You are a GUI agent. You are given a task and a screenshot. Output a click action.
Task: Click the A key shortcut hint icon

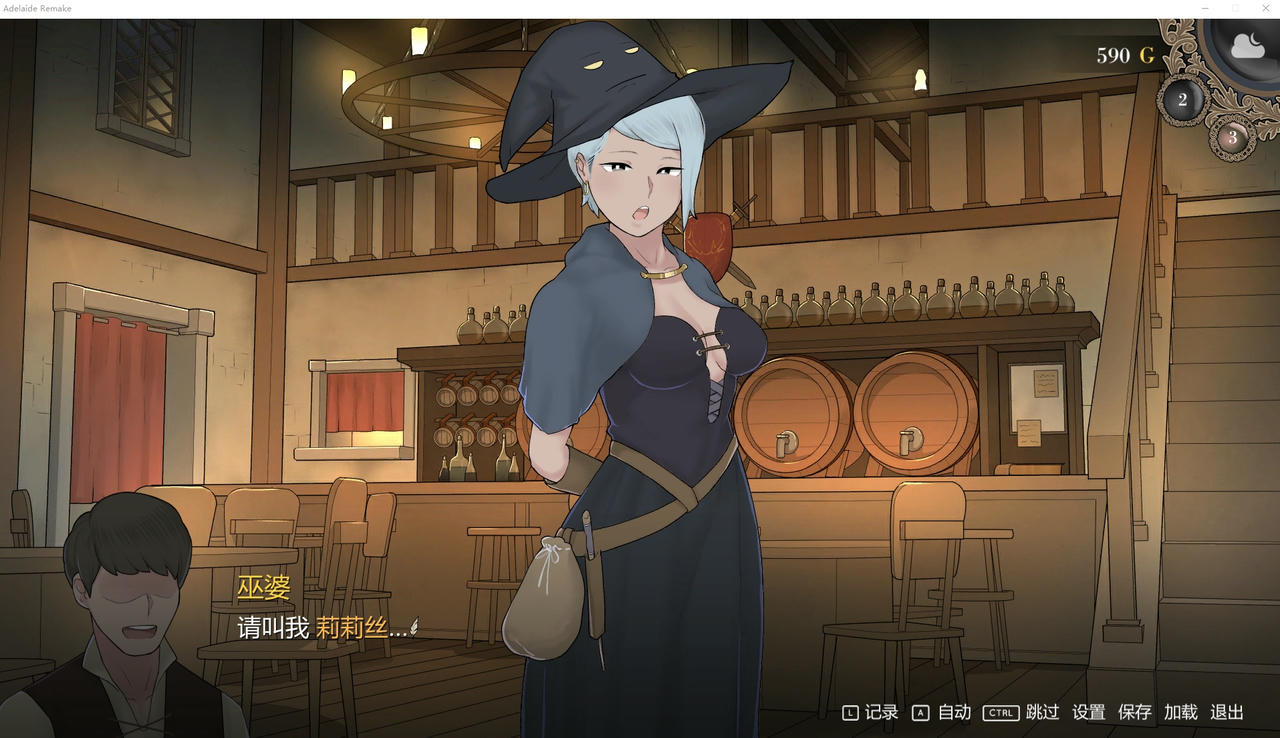point(918,712)
